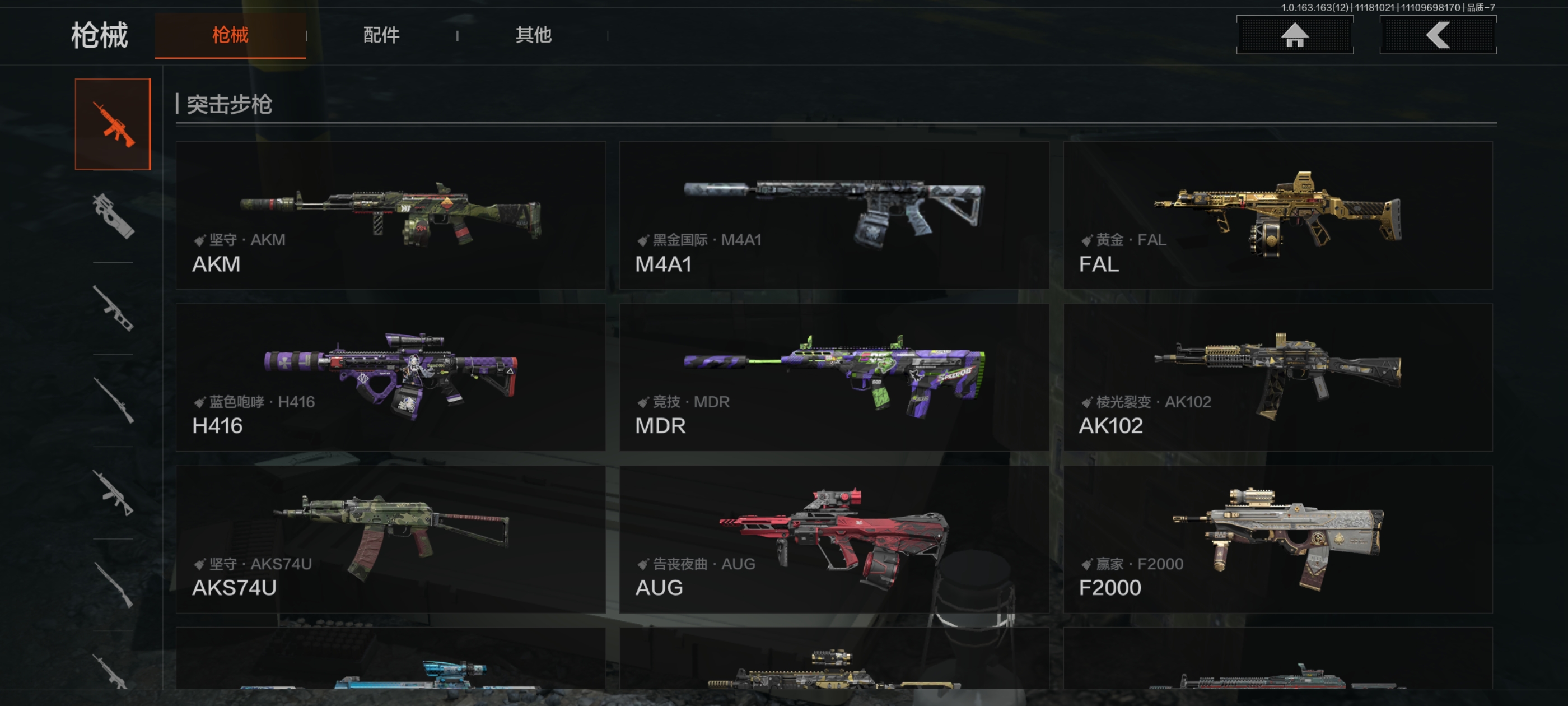
Task: Pick the golden FAL weapon card
Action: (x=1277, y=215)
